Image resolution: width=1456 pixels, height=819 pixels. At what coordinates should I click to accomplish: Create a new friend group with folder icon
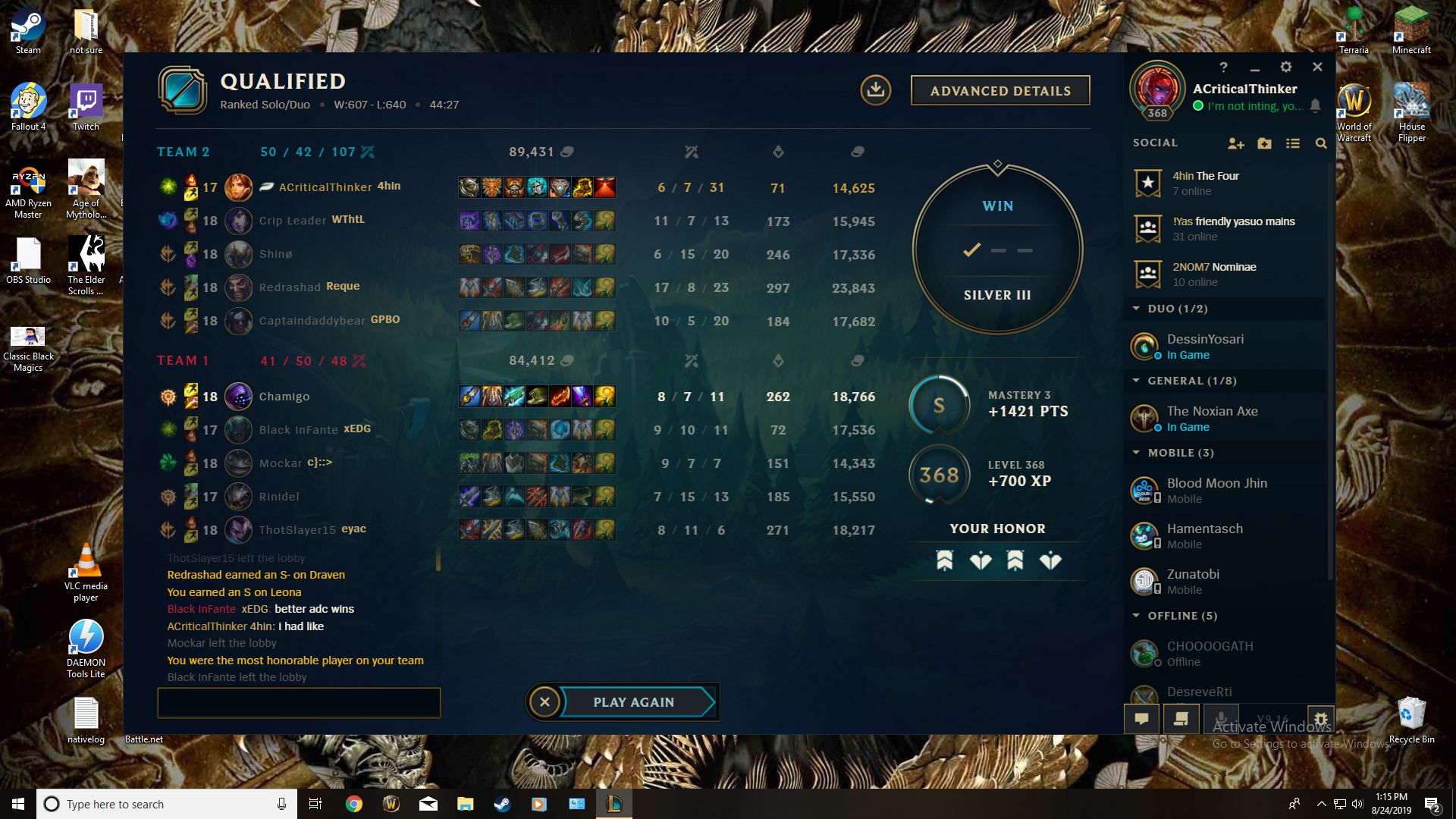click(1264, 143)
